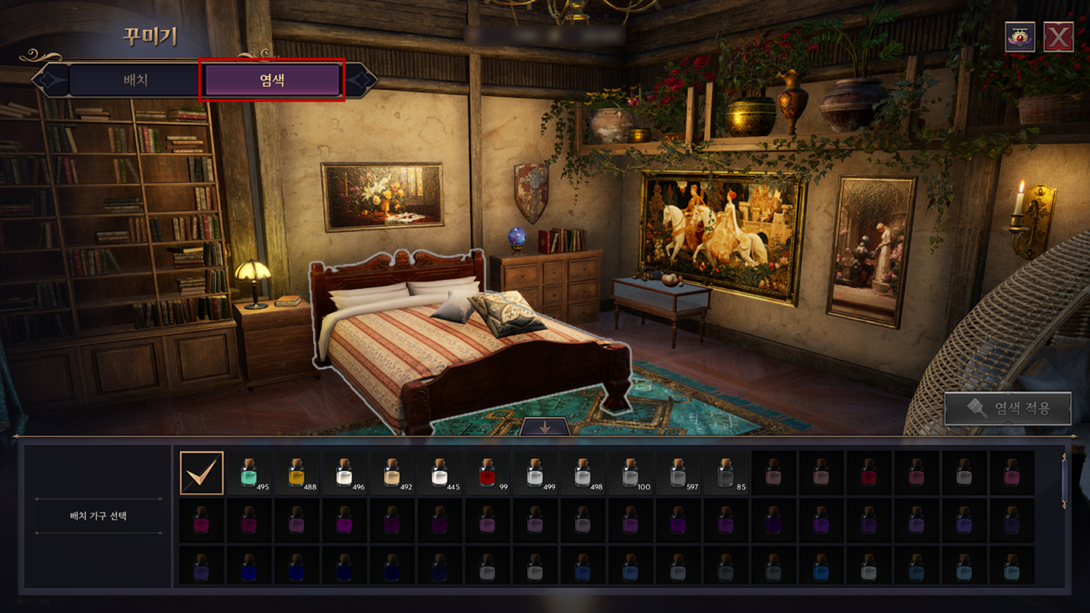Click the 배치 가구 선택 furniture selector
1090x613 pixels.
98,516
